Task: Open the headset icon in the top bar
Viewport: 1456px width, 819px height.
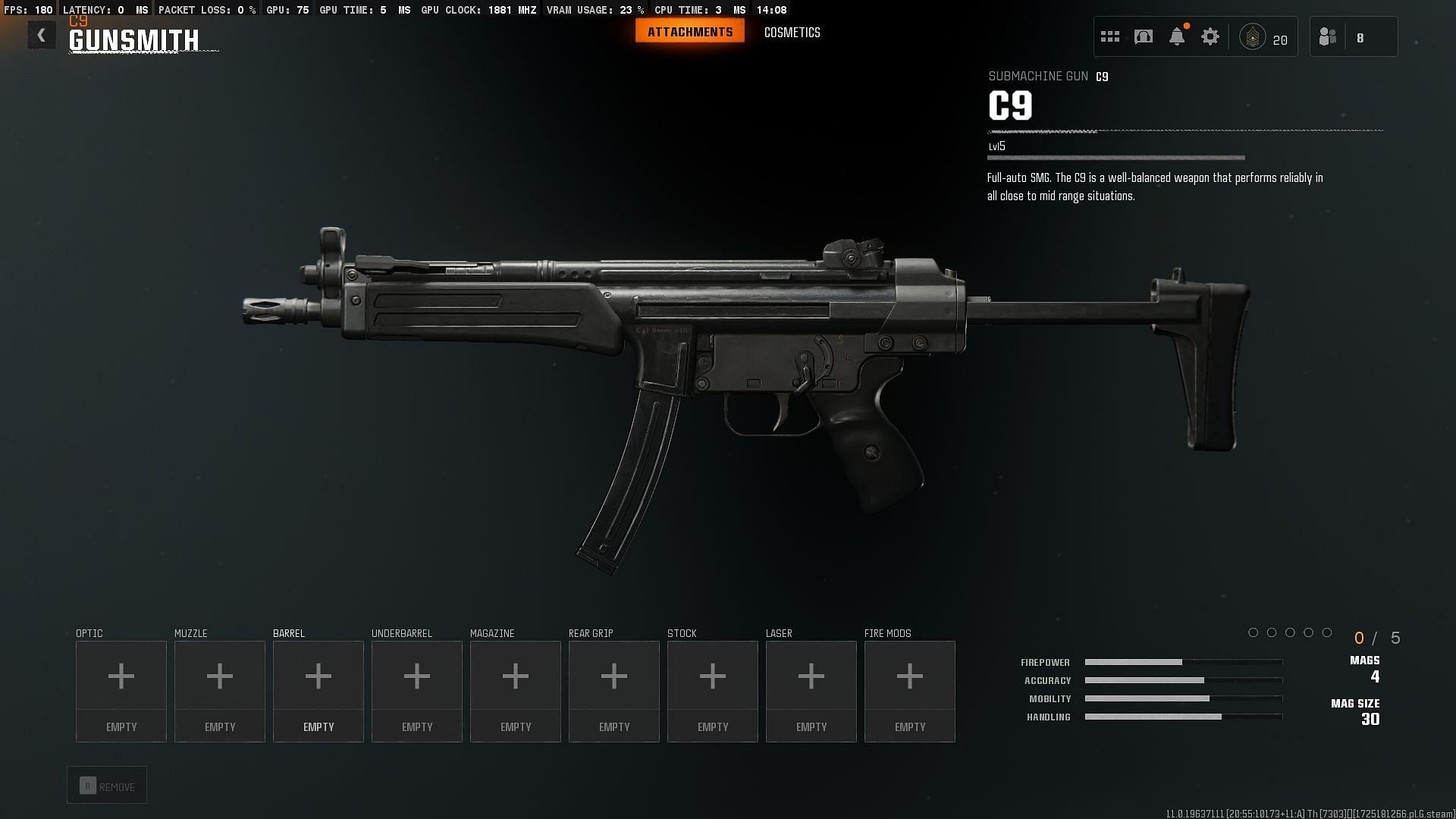Action: pos(1144,36)
